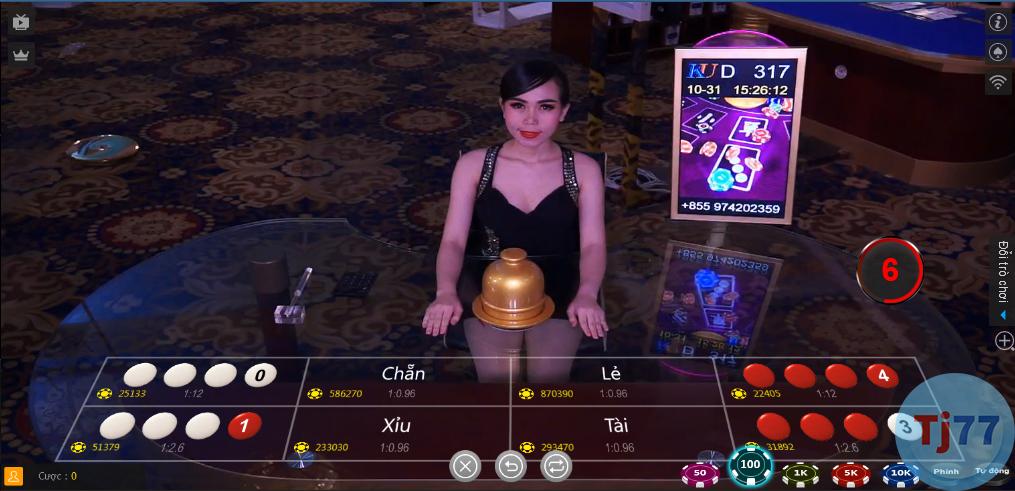Place a bet on Chẵn

click(403, 381)
